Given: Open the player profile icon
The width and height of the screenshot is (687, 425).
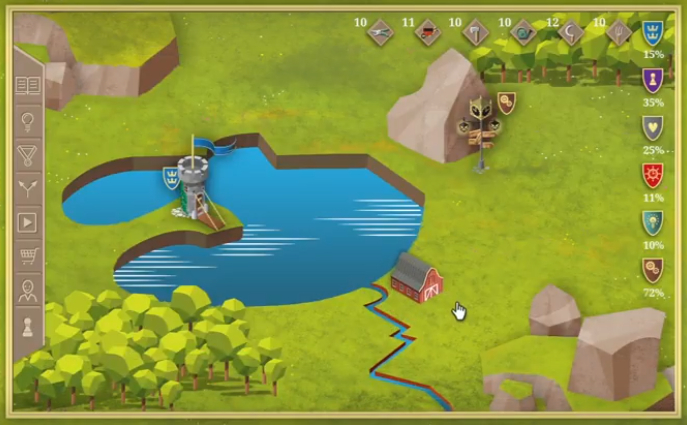Looking at the screenshot, I should pos(28,291).
